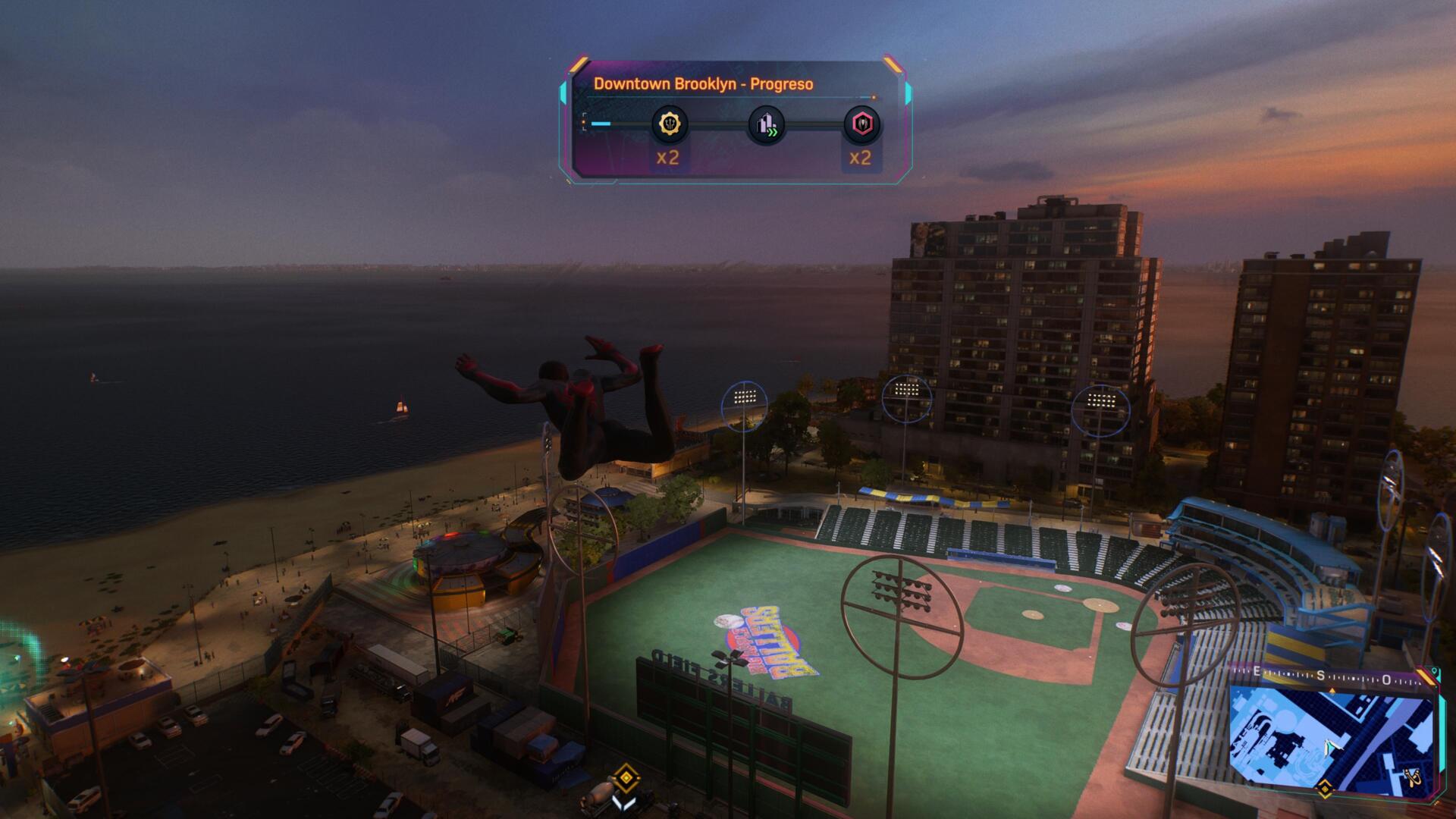
Task: Open the minimap
Action: click(x=1331, y=739)
